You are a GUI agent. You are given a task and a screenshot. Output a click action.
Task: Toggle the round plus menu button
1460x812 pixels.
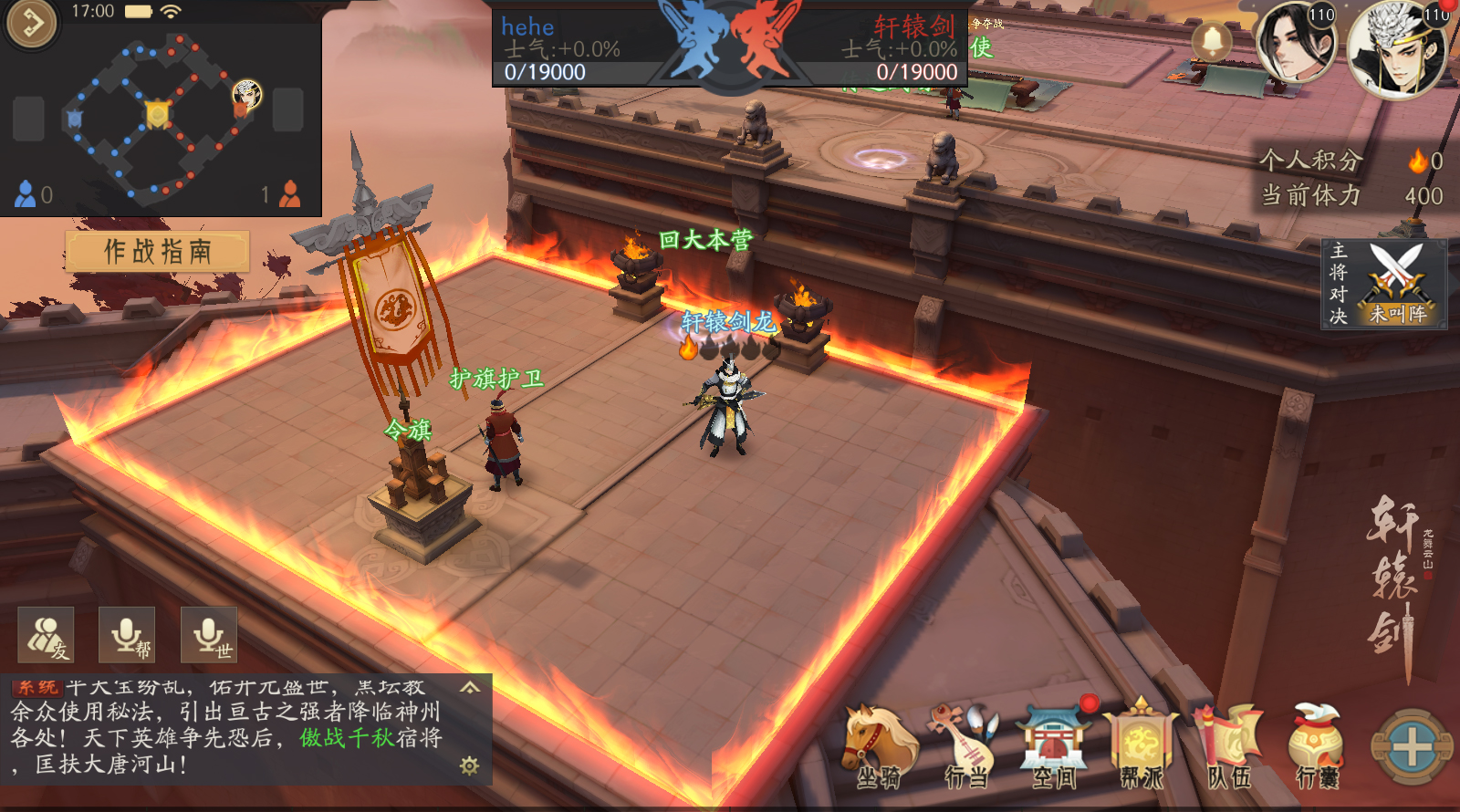coord(1412,747)
